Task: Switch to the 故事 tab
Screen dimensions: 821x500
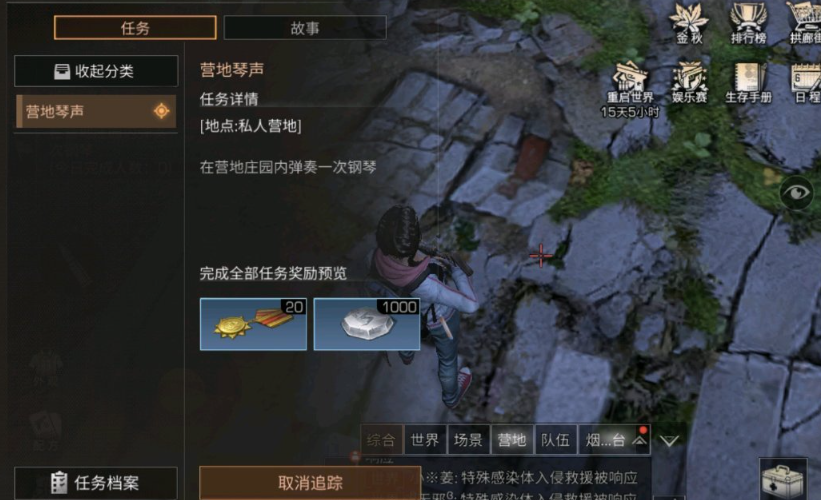Action: 305,28
